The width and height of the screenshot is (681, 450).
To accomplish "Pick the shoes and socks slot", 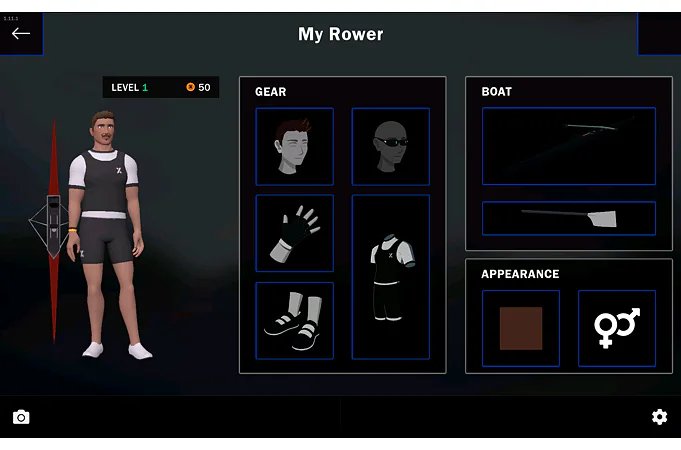I will (x=294, y=320).
